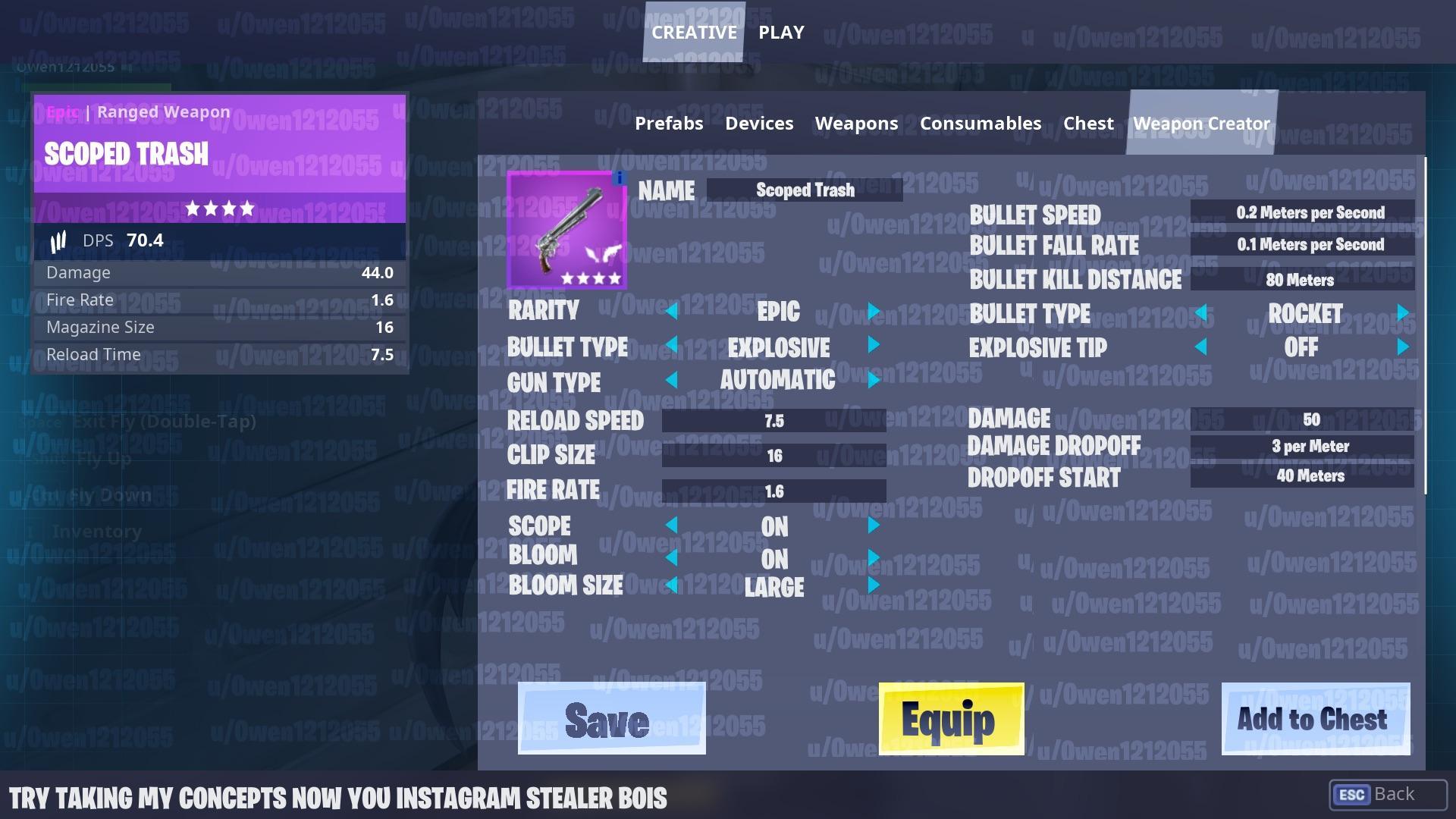The image size is (1456, 819).
Task: Change rocket Bullet Type with right arrow
Action: point(1401,313)
